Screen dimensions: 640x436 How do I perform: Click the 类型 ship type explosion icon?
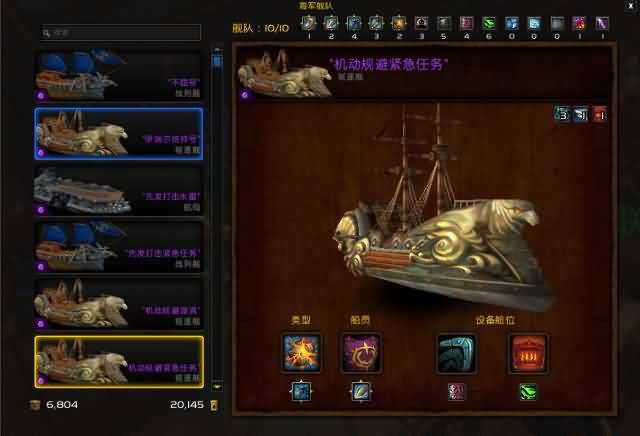300,353
